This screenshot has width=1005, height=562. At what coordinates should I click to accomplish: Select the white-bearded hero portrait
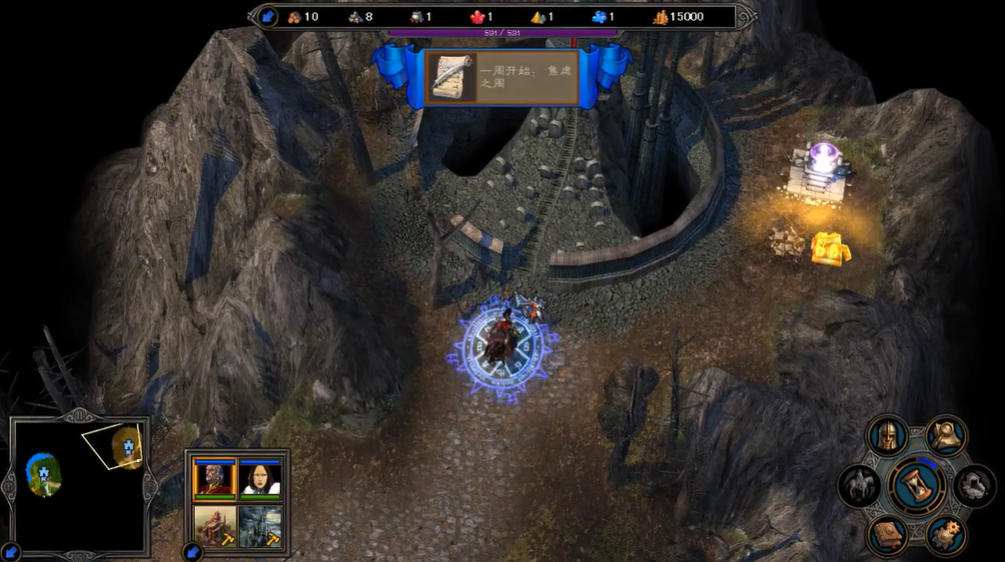click(x=215, y=479)
